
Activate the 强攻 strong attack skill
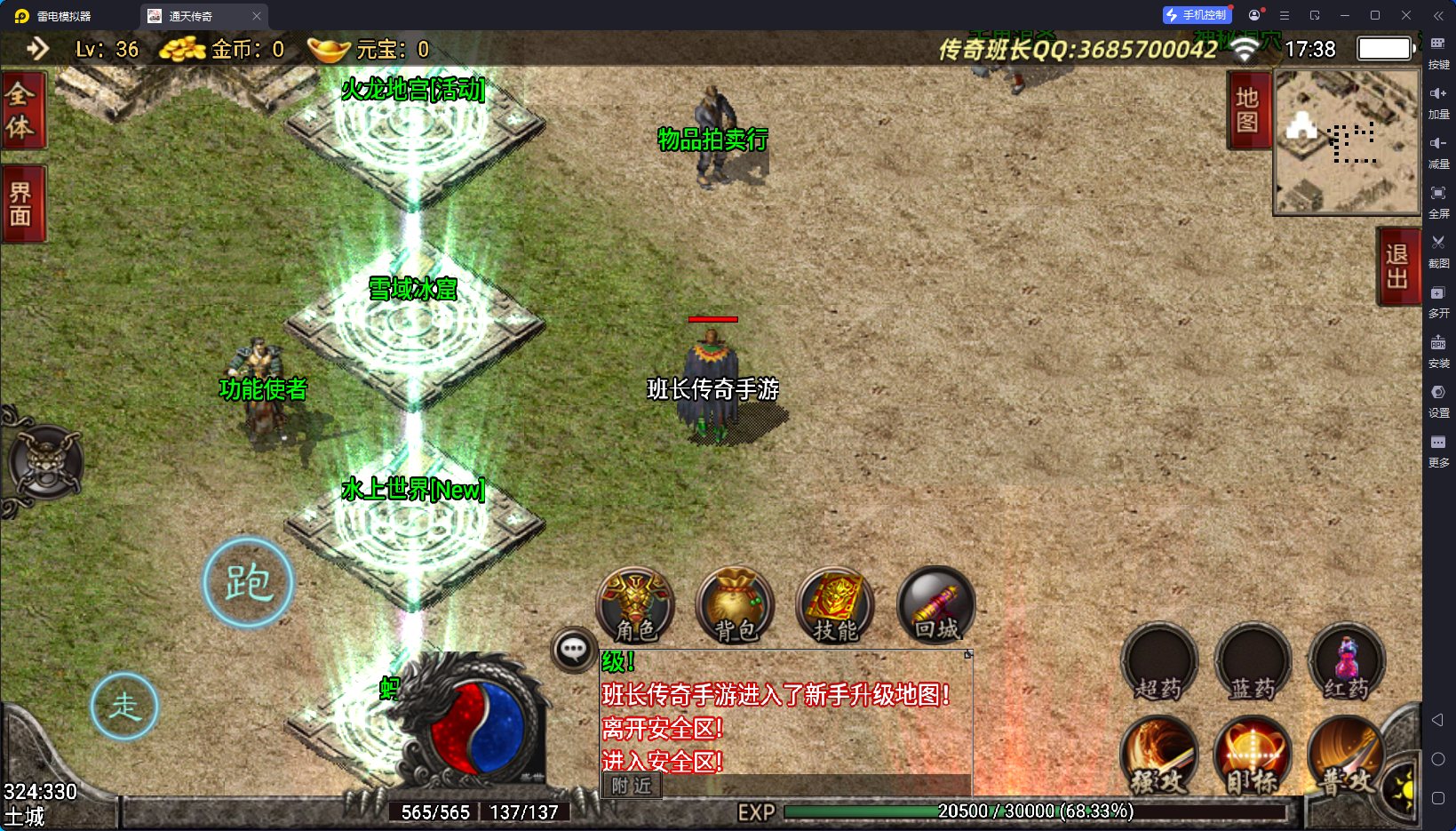click(1158, 755)
